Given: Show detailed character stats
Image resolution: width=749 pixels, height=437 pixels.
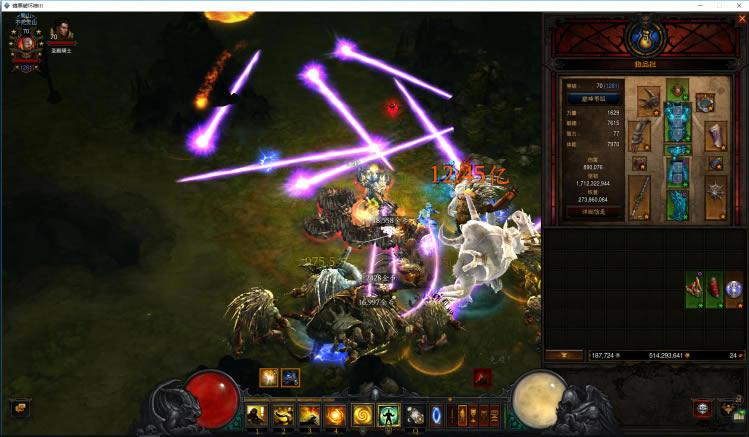Looking at the screenshot, I should tap(594, 212).
